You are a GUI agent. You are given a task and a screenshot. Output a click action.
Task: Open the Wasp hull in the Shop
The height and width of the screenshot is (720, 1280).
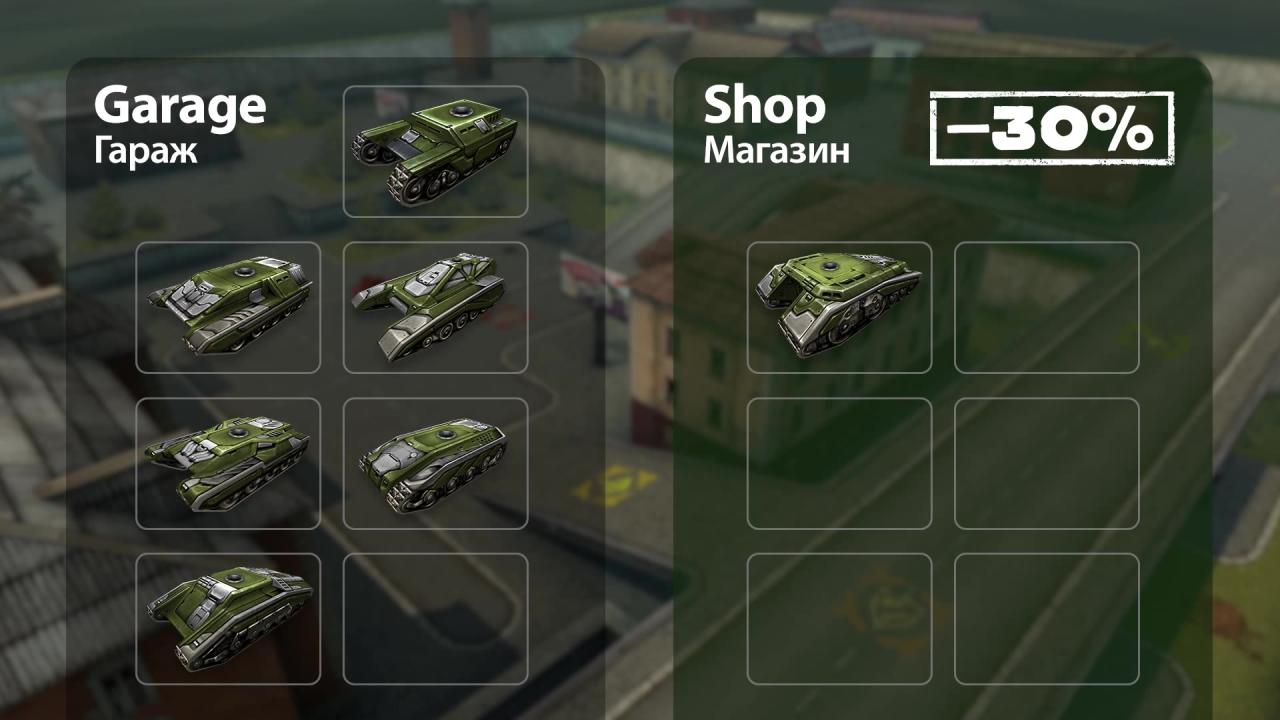839,307
